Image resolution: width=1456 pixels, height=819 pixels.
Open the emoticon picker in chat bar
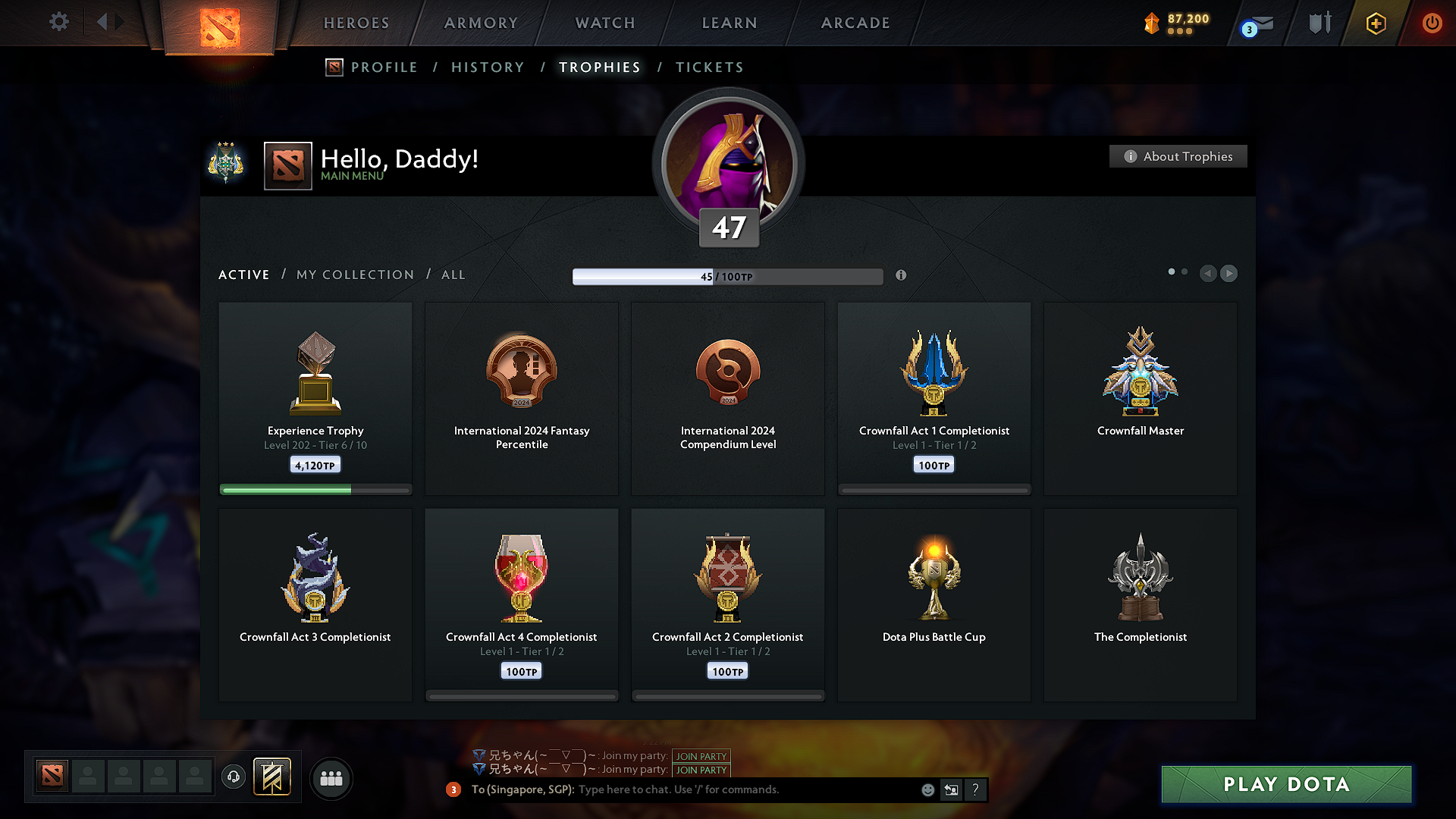coord(927,789)
